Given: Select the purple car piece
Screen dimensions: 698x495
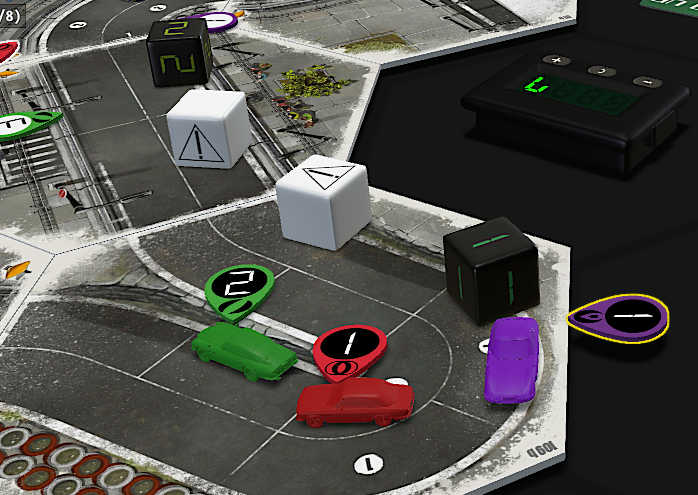Looking at the screenshot, I should click(511, 358).
